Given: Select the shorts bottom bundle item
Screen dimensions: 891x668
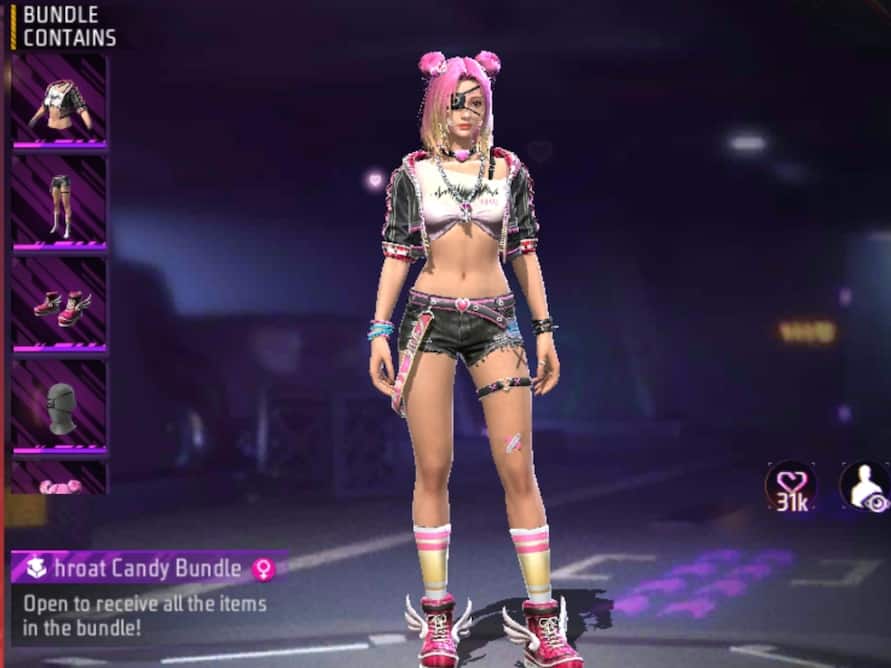Looking at the screenshot, I should (59, 203).
